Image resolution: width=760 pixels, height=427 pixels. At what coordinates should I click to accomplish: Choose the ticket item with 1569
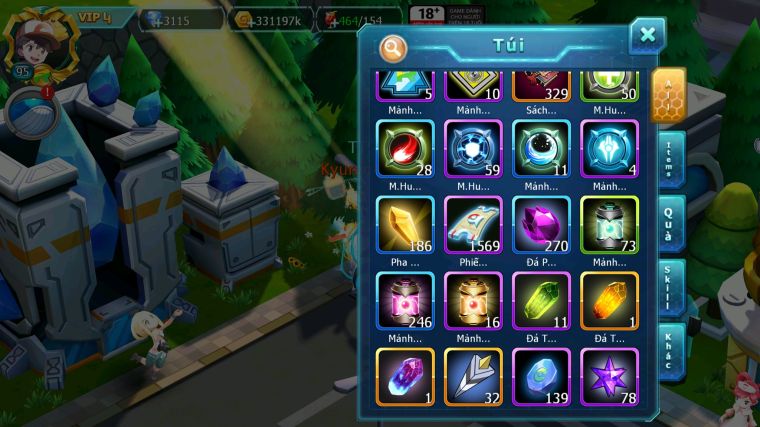[473, 225]
